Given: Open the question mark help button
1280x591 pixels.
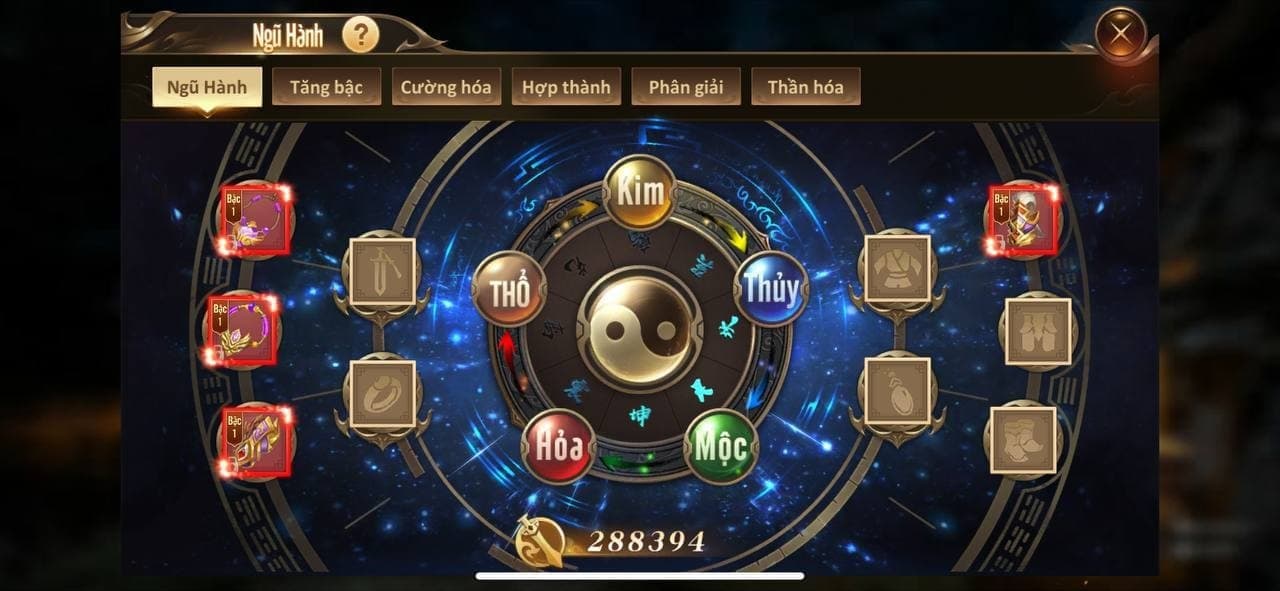Looking at the screenshot, I should pos(360,37).
